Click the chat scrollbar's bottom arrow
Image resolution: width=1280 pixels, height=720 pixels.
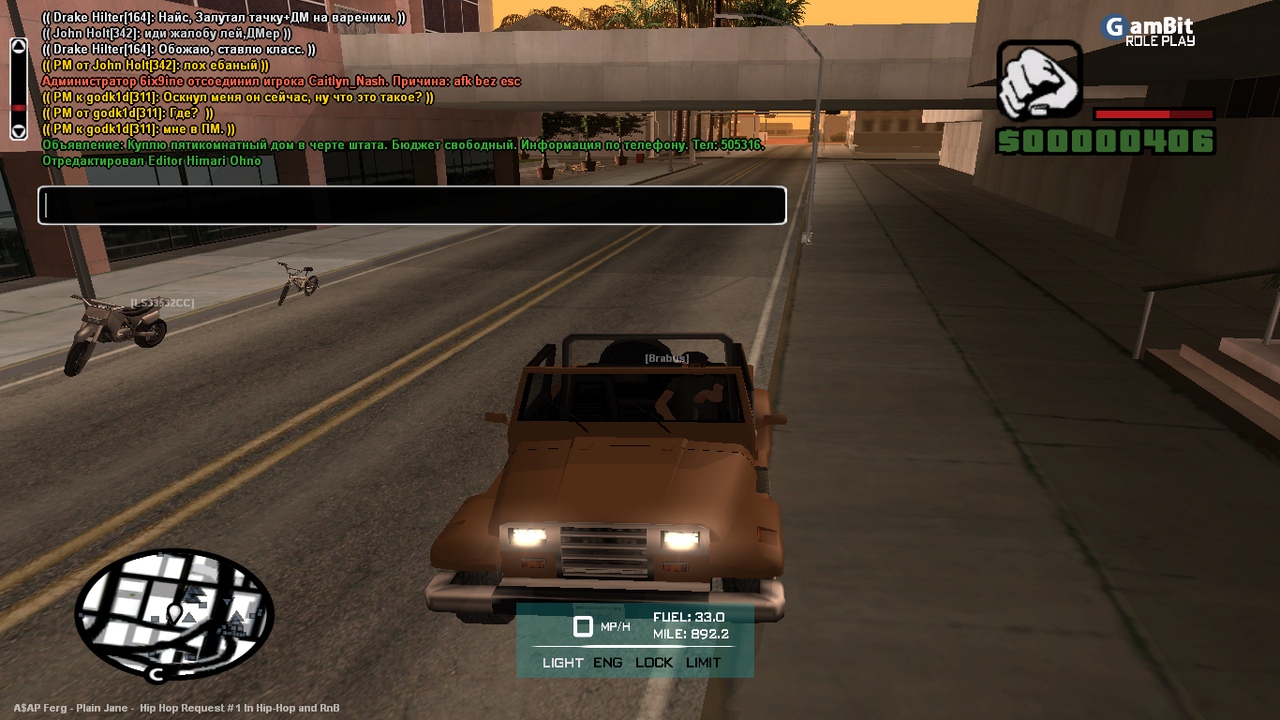pos(18,130)
